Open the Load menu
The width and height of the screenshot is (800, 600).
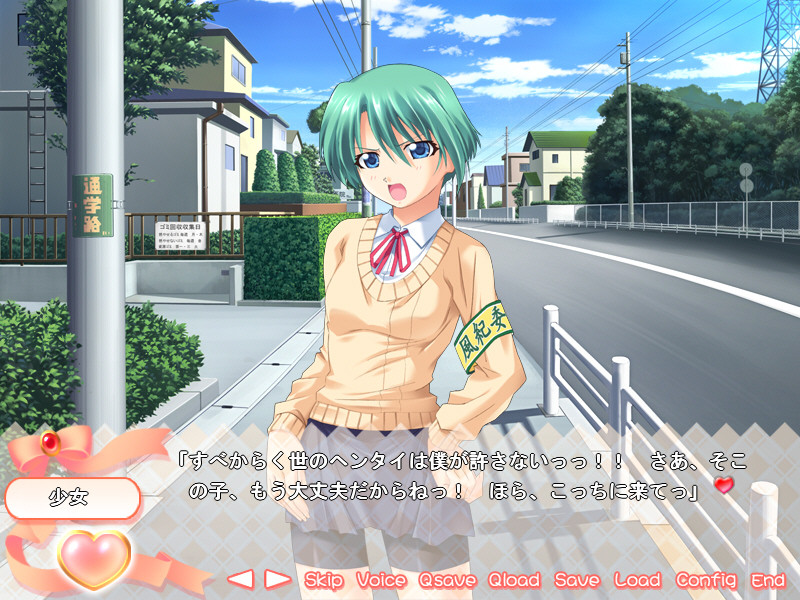pos(638,580)
